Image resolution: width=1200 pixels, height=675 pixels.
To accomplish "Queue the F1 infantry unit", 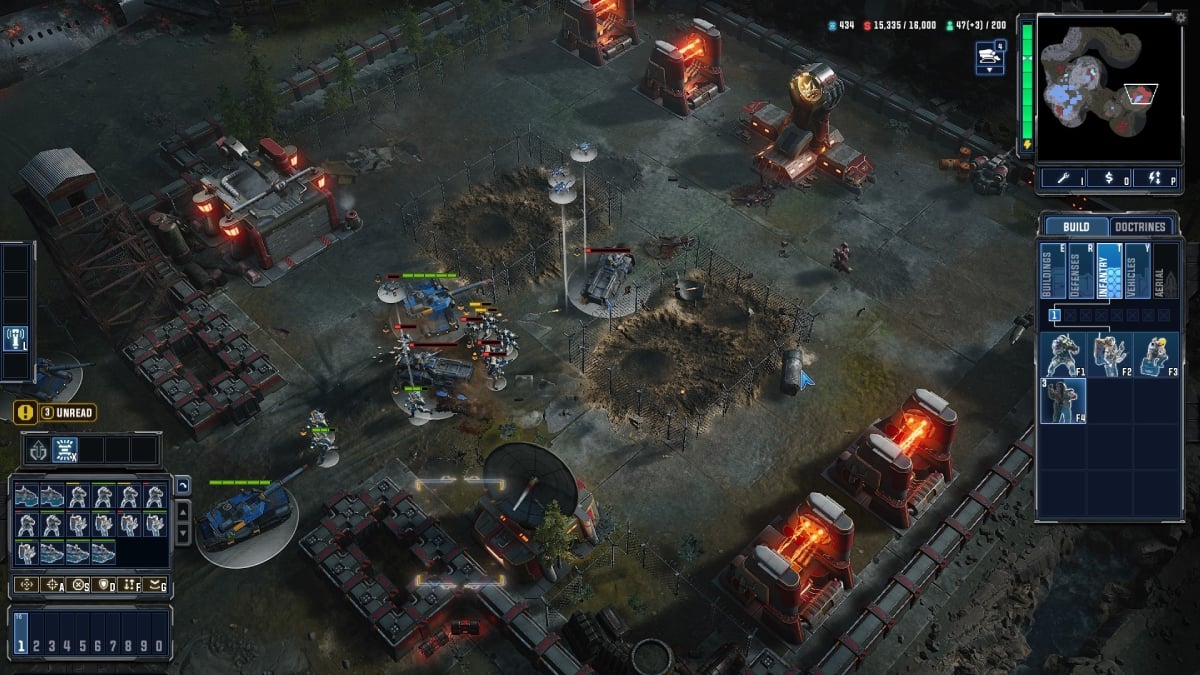I will [1062, 355].
